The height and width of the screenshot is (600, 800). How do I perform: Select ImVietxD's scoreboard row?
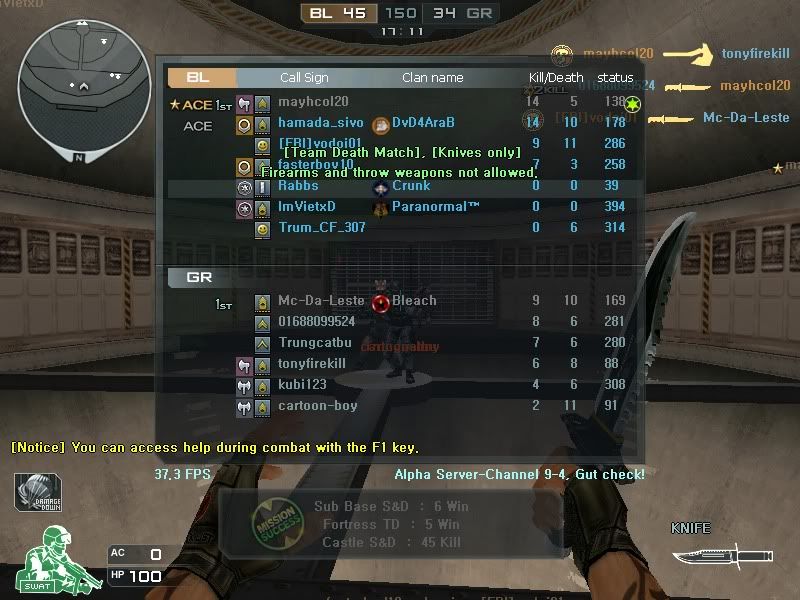pyautogui.click(x=306, y=207)
